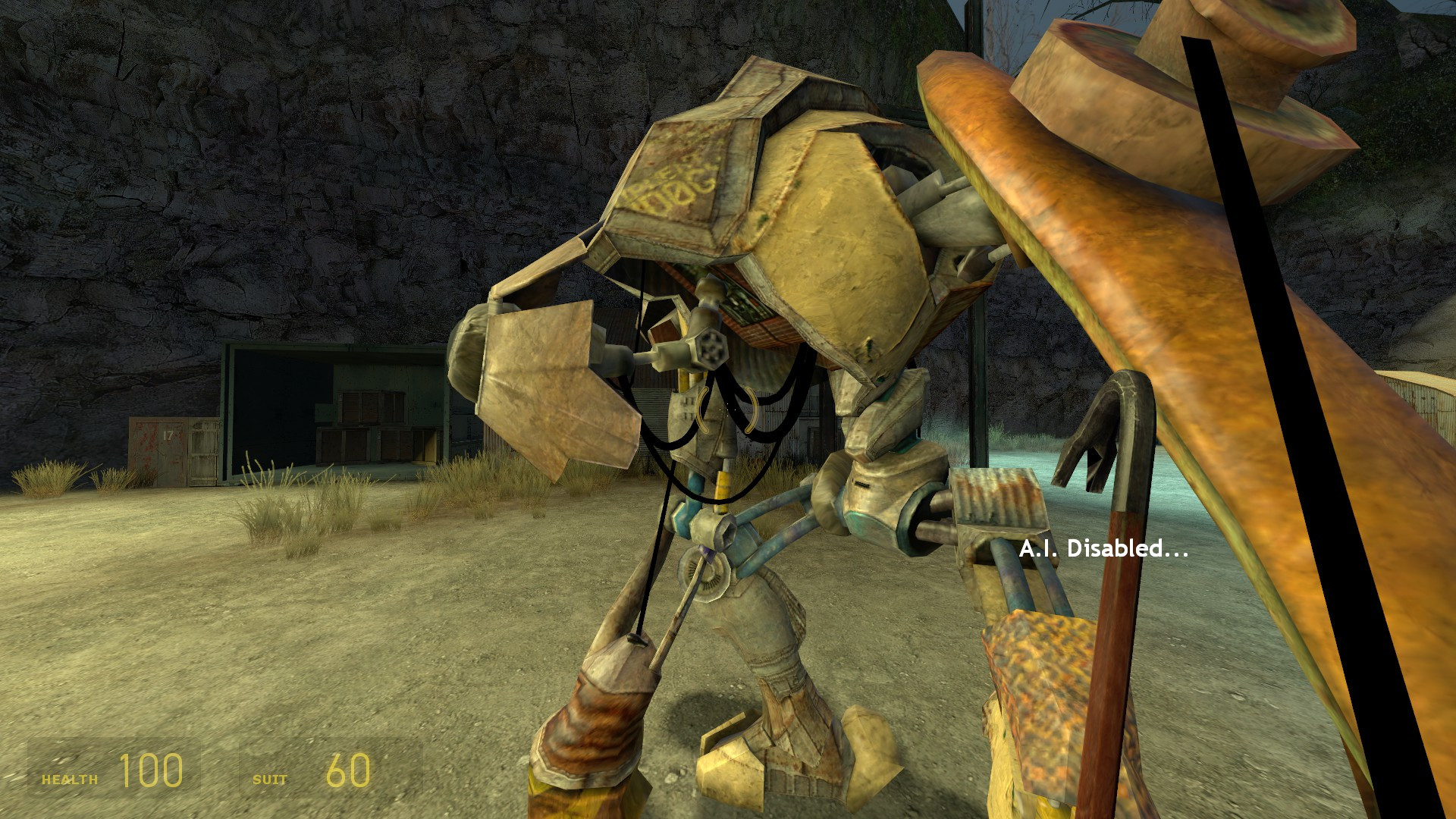Select the SUIT label in the HUD
Viewport: 1456px width, 819px height.
pos(270,778)
